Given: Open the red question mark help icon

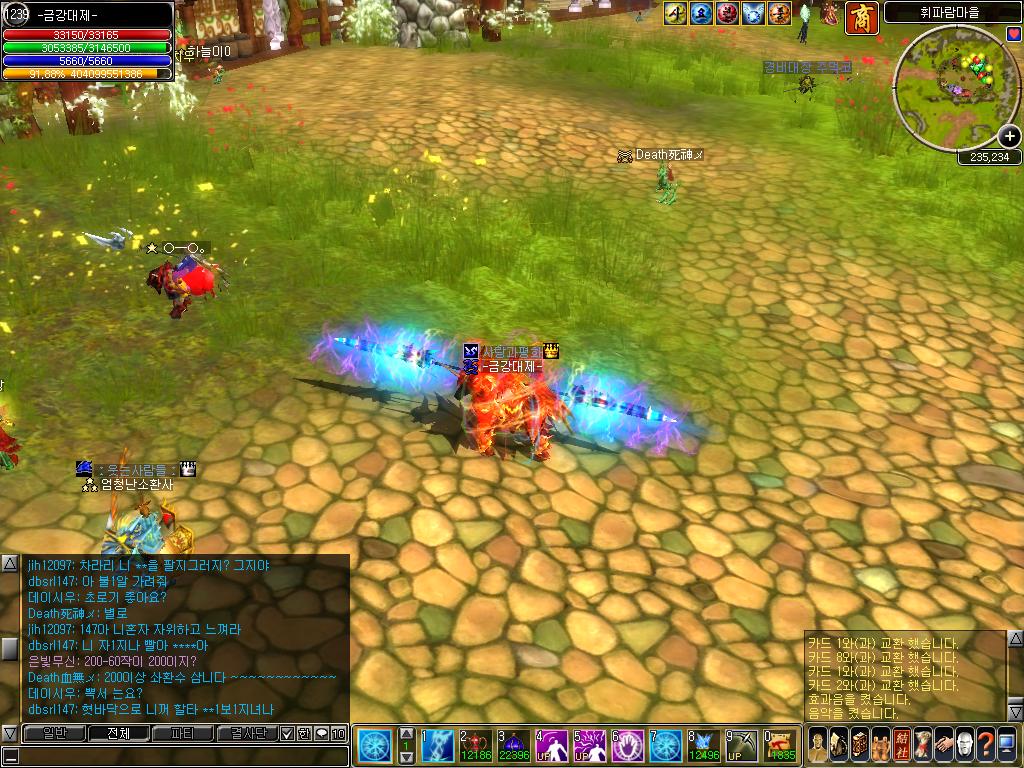Looking at the screenshot, I should [986, 744].
